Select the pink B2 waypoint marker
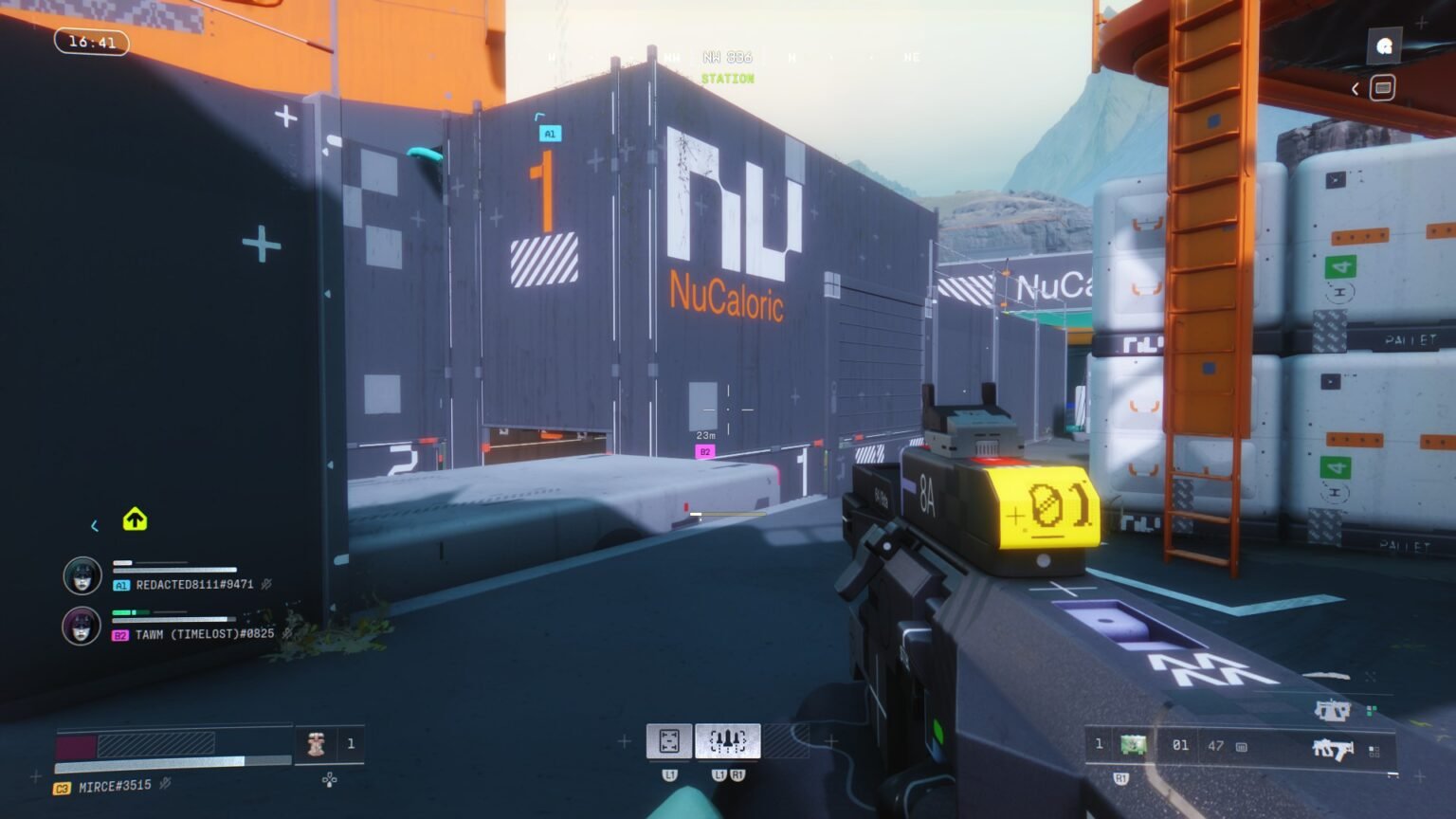 pos(704,452)
